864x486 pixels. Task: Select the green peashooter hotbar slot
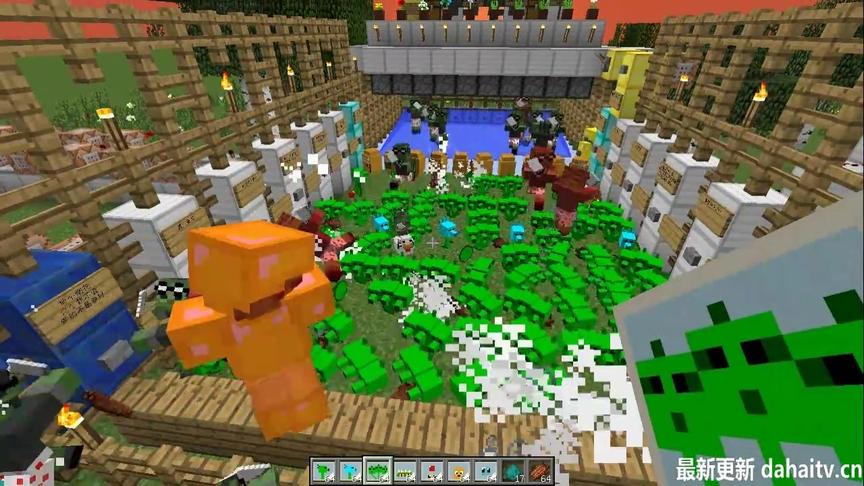pos(322,471)
